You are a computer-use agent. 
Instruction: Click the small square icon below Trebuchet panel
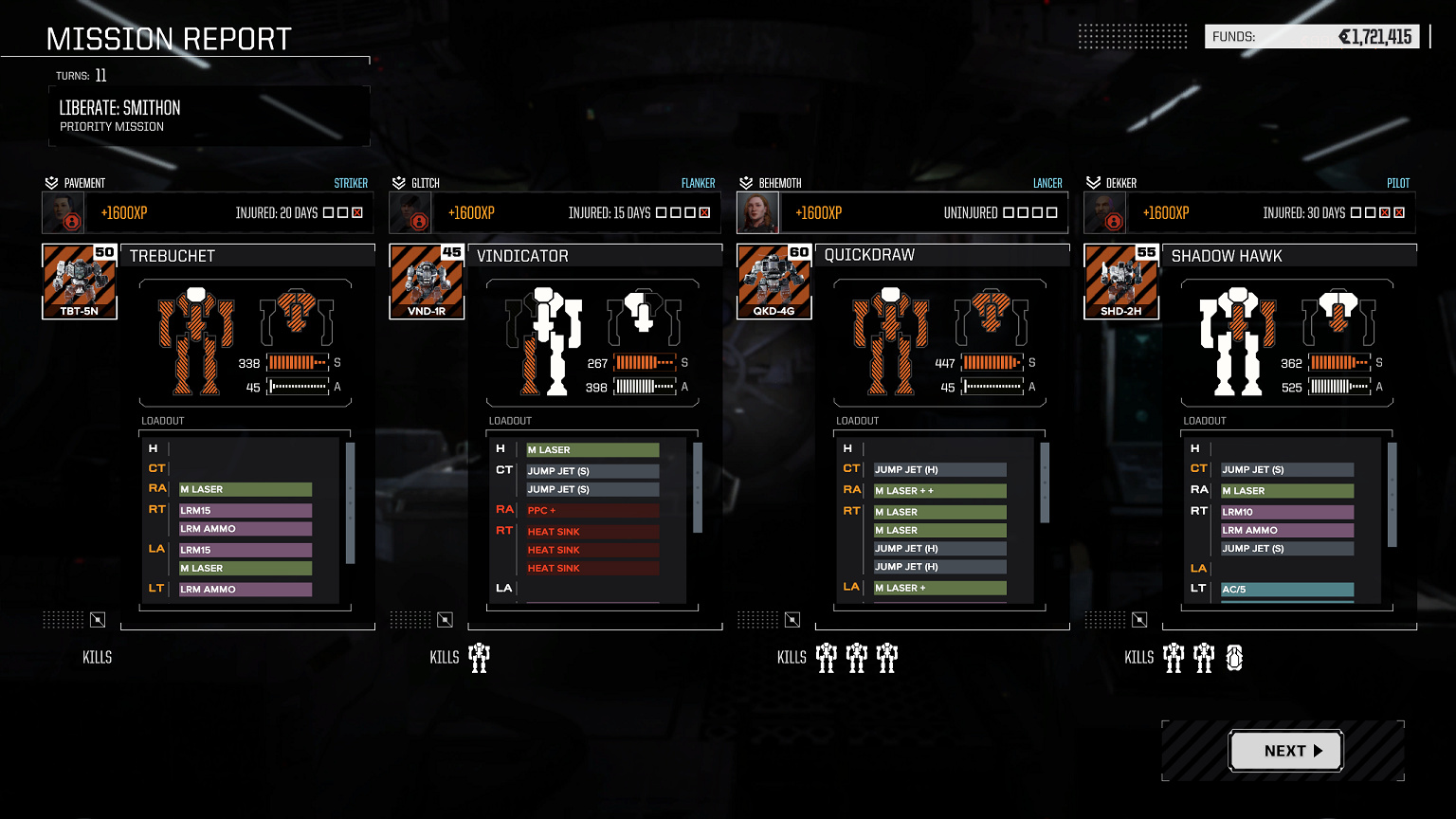[x=98, y=620]
